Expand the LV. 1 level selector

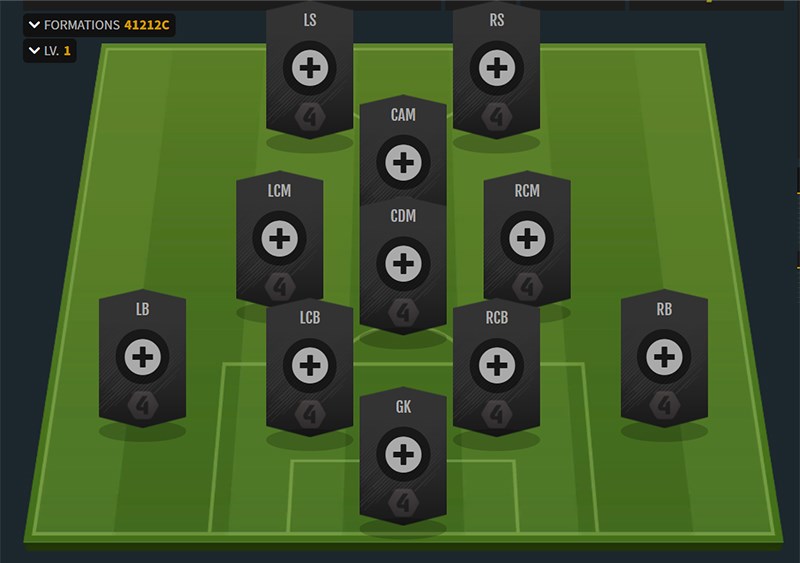pos(48,50)
